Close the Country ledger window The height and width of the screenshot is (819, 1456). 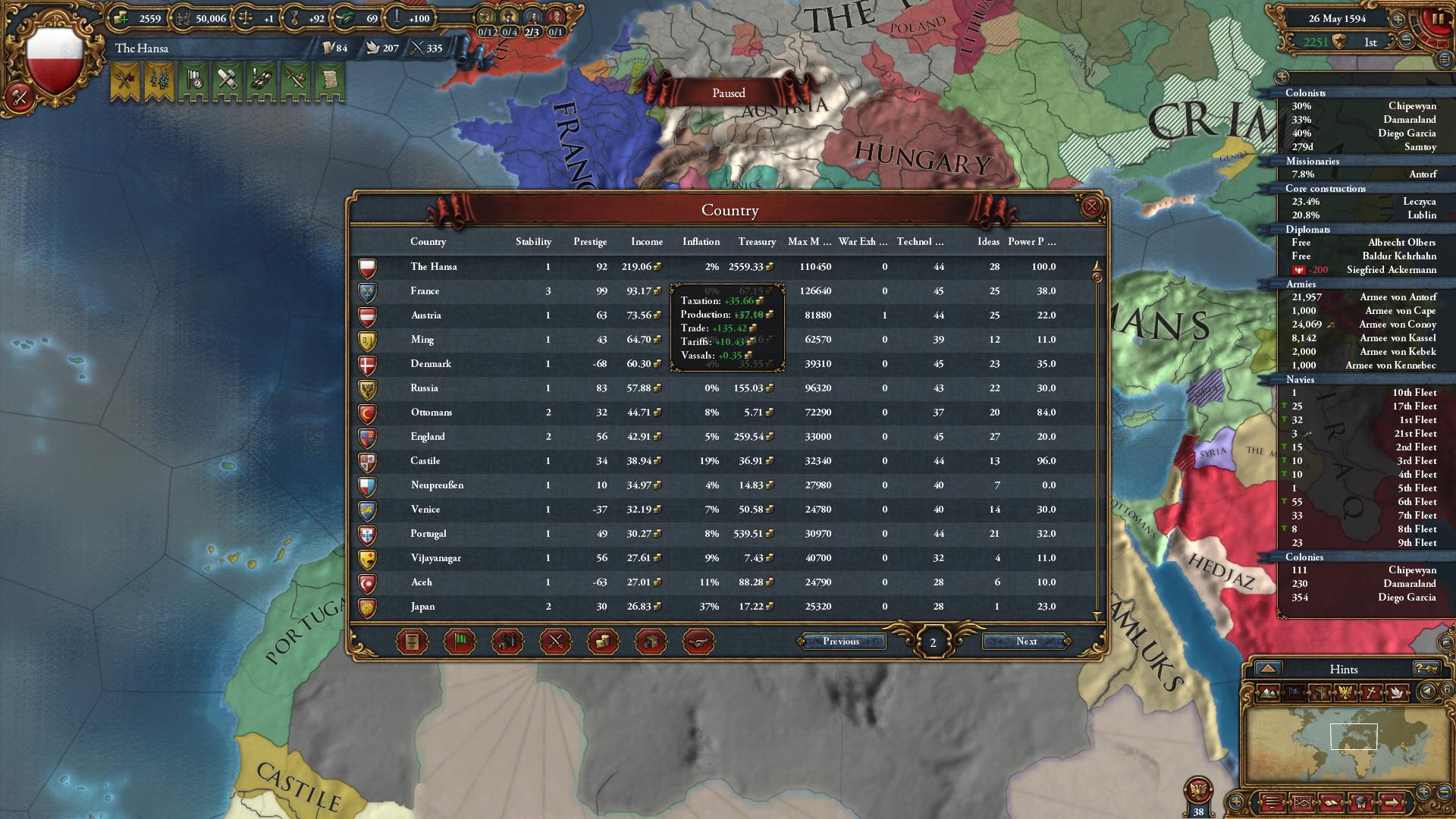pos(1091,206)
